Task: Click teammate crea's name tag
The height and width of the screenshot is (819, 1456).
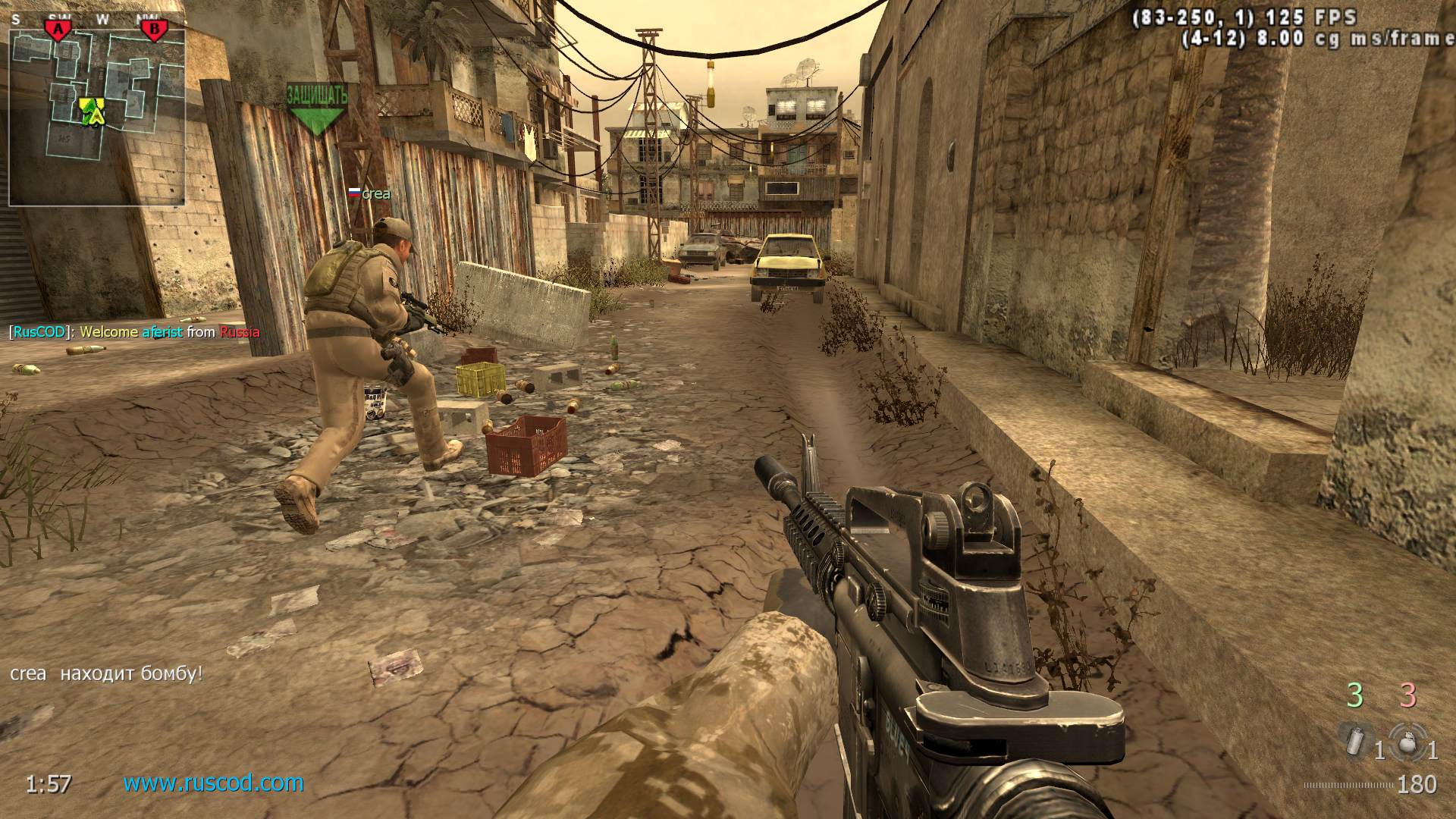Action: pyautogui.click(x=370, y=194)
